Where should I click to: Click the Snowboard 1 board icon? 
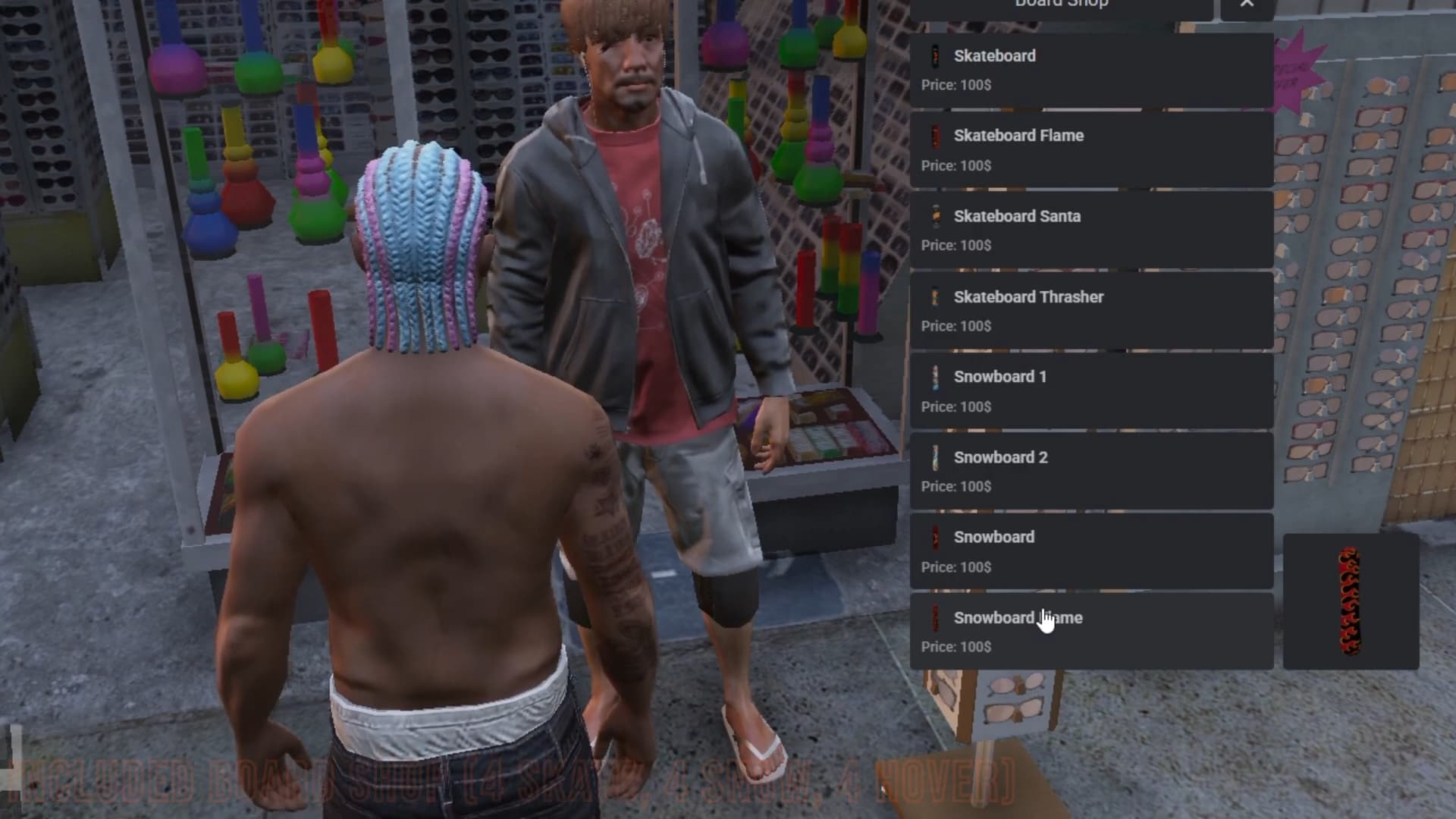934,377
